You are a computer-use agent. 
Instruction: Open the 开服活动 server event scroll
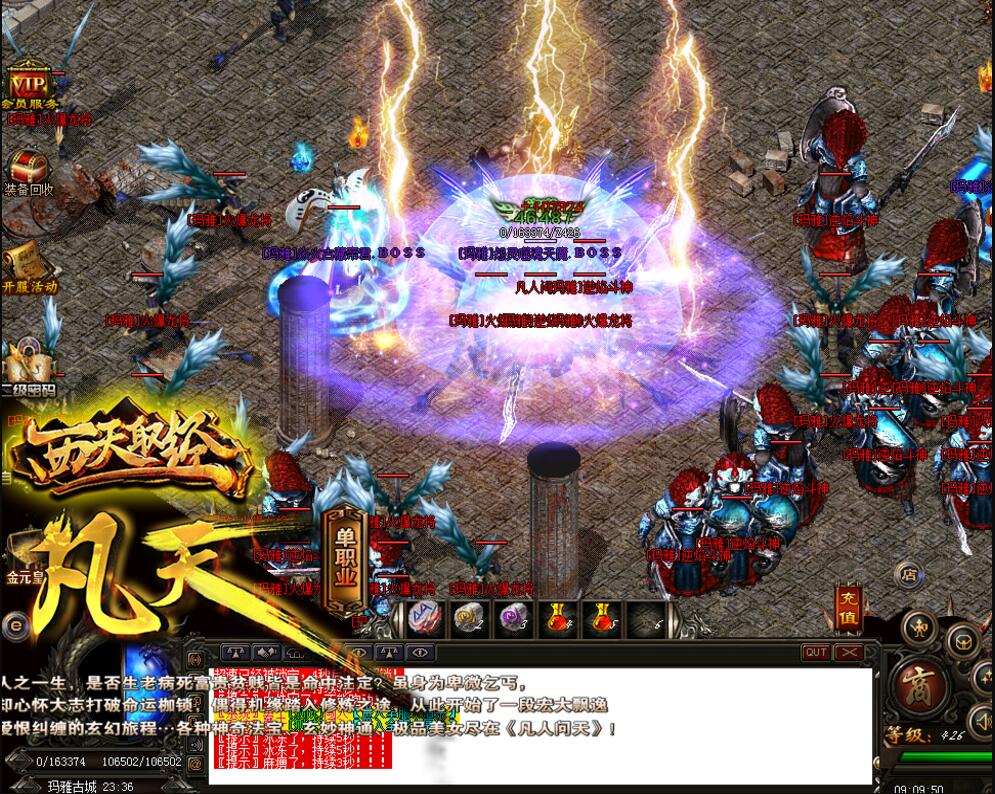pos(27,263)
